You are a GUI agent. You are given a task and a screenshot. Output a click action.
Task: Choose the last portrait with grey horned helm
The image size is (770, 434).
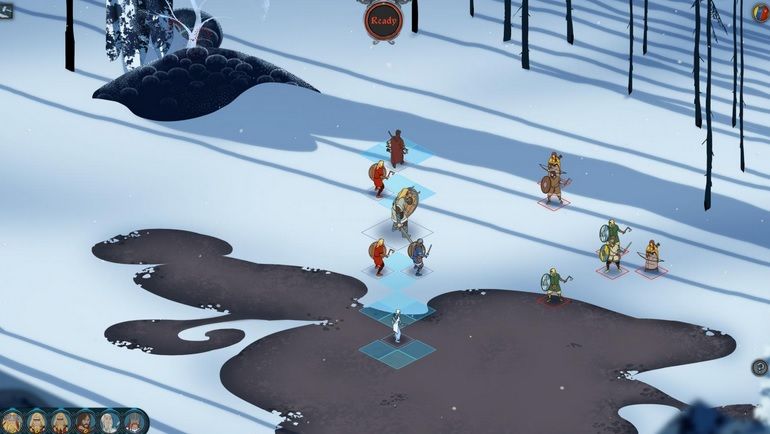pyautogui.click(x=134, y=422)
